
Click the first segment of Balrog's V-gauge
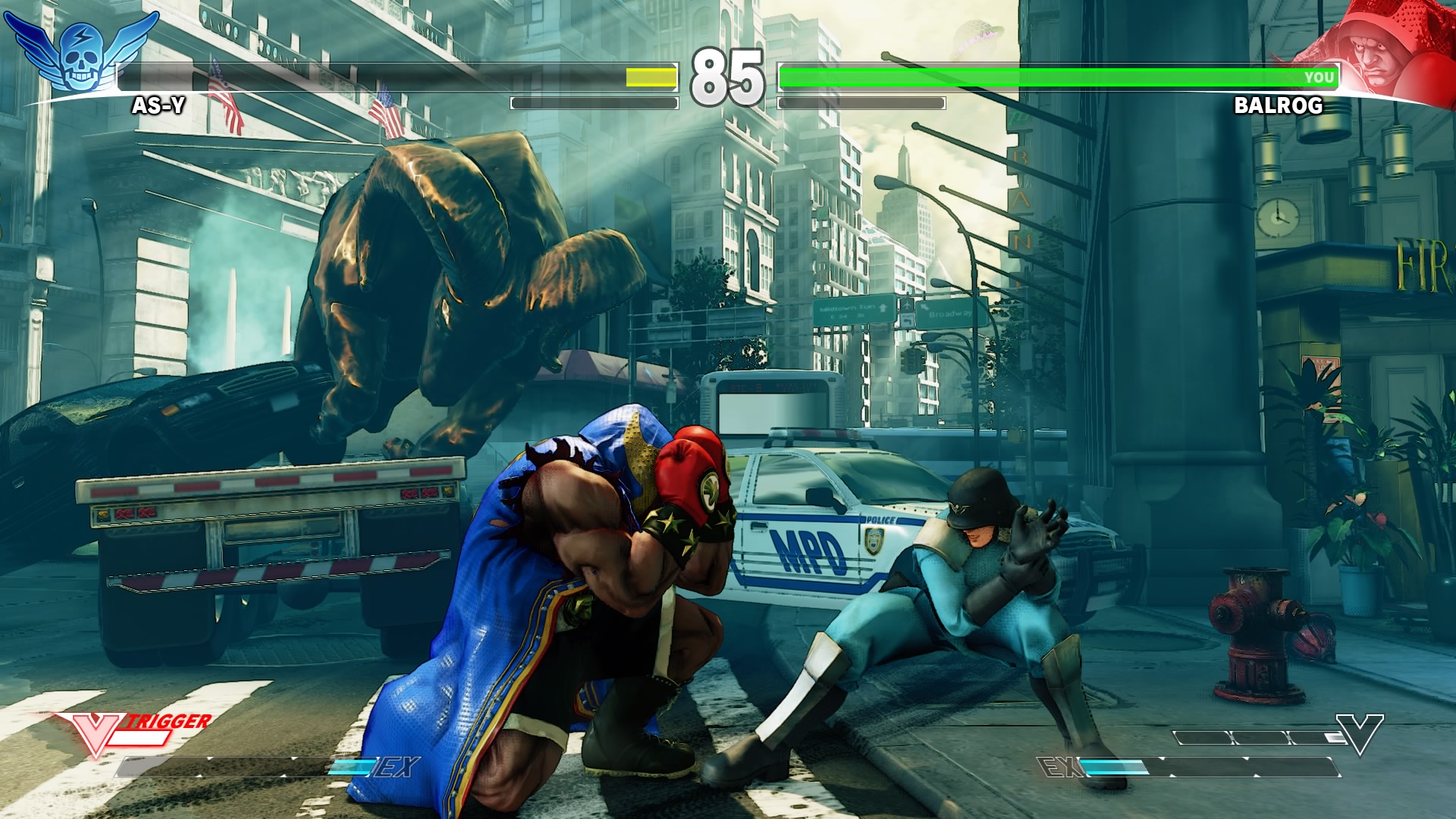coord(1202,738)
